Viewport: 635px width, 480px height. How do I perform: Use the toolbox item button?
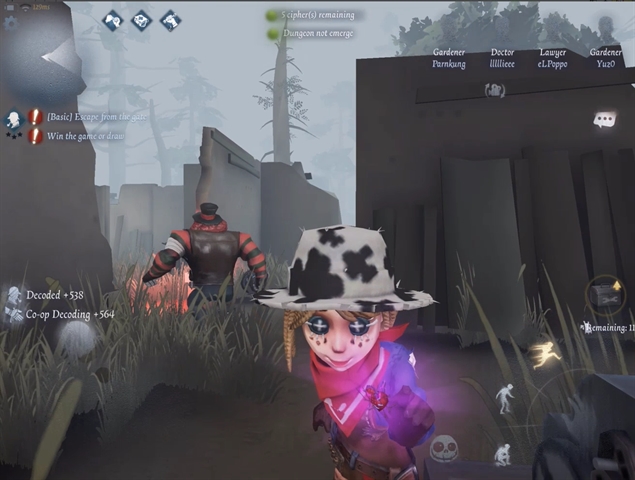[605, 293]
